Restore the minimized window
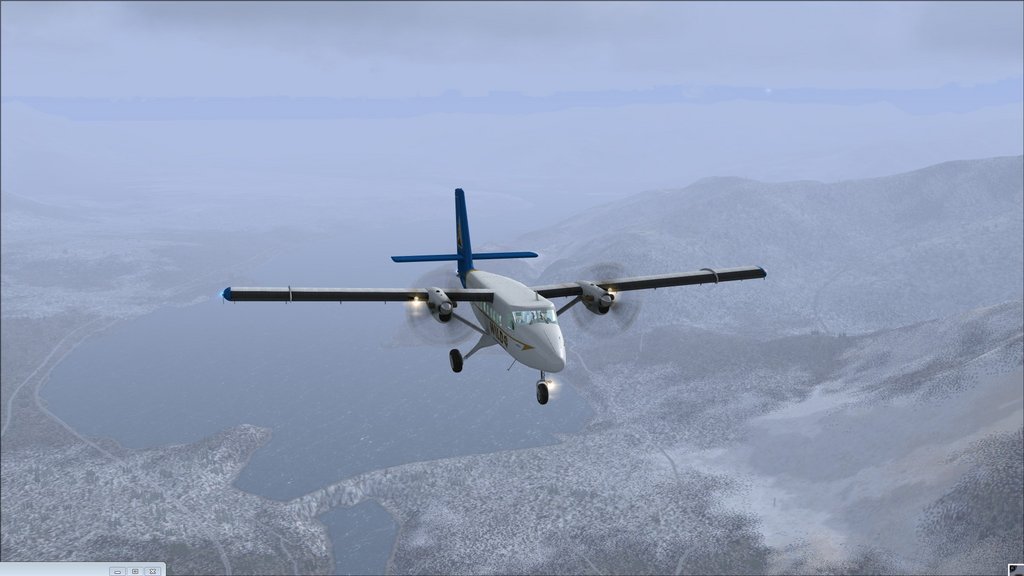This screenshot has width=1024, height=576. (x=135, y=571)
